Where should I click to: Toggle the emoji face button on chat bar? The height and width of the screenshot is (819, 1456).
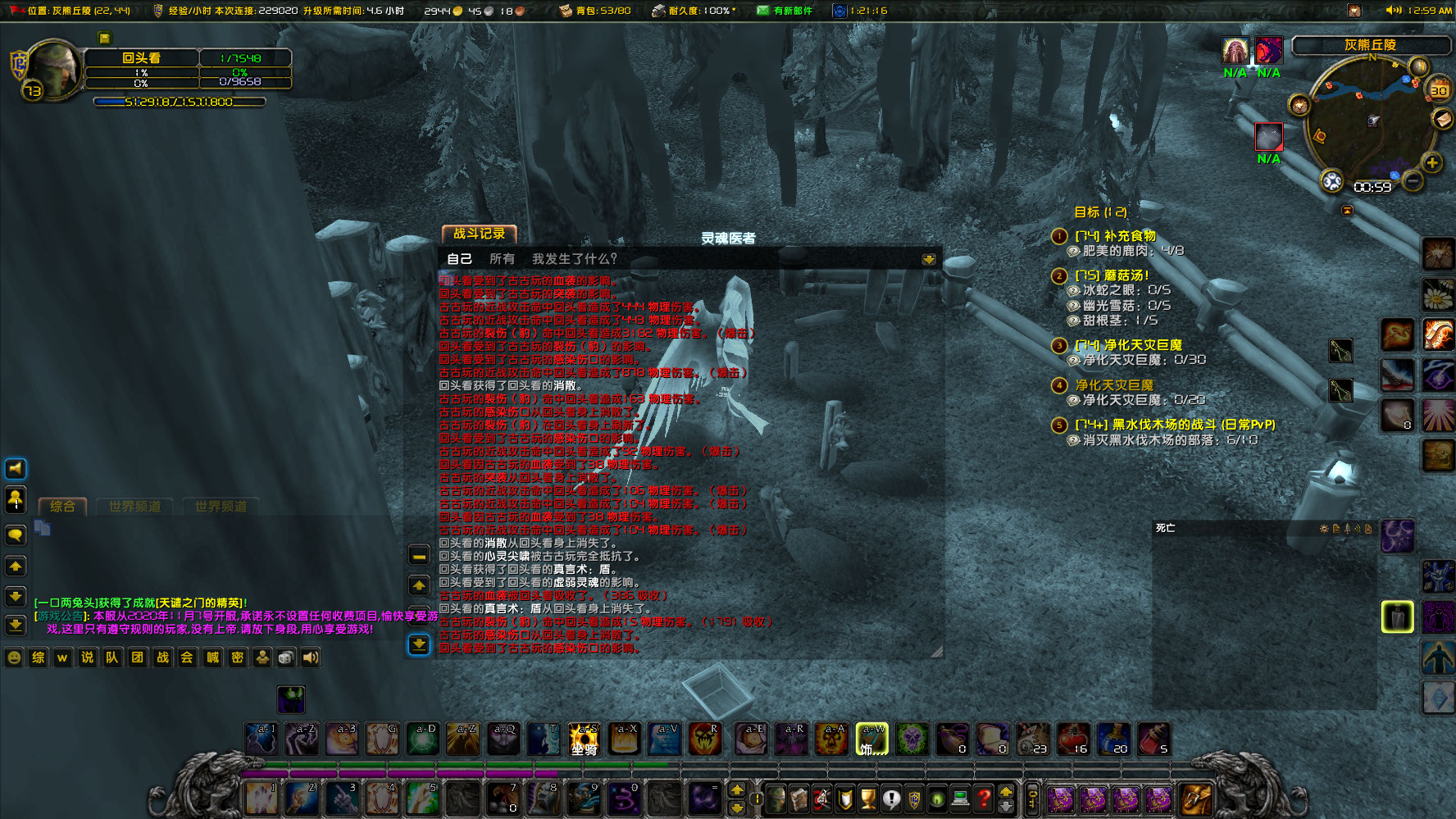[12, 657]
